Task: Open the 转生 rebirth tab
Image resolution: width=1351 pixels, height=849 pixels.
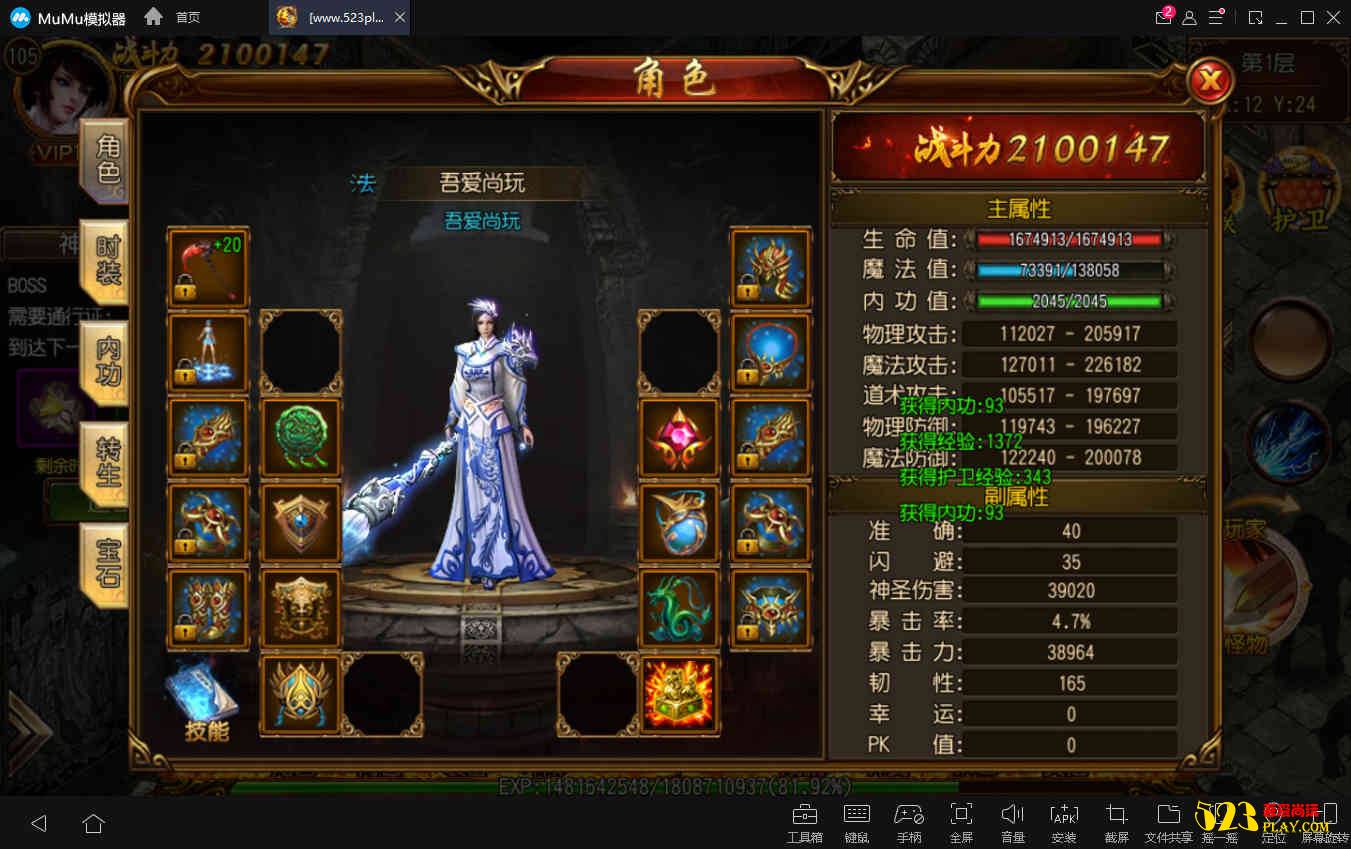Action: click(107, 463)
